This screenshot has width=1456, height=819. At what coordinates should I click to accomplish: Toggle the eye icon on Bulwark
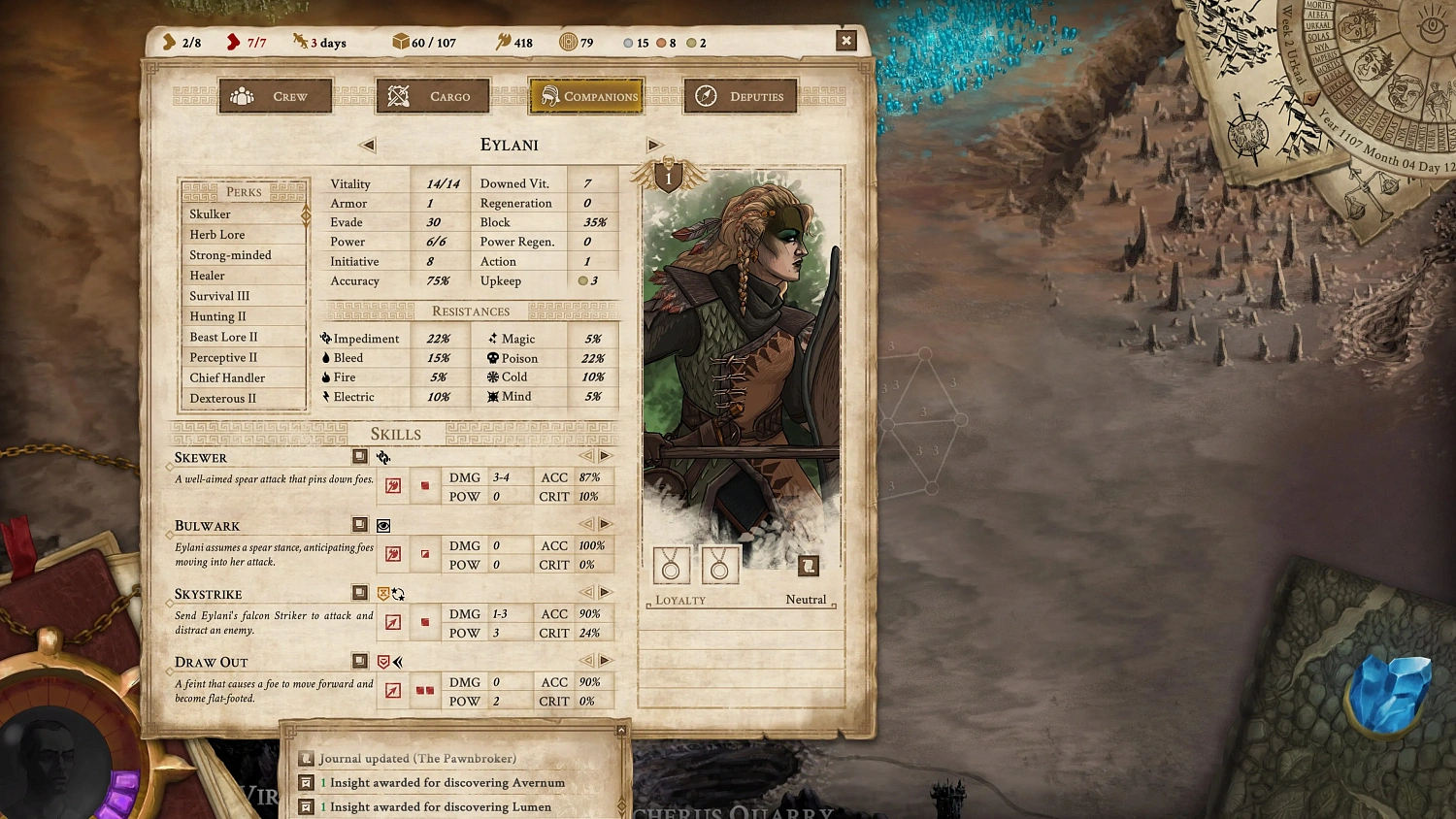(x=382, y=525)
